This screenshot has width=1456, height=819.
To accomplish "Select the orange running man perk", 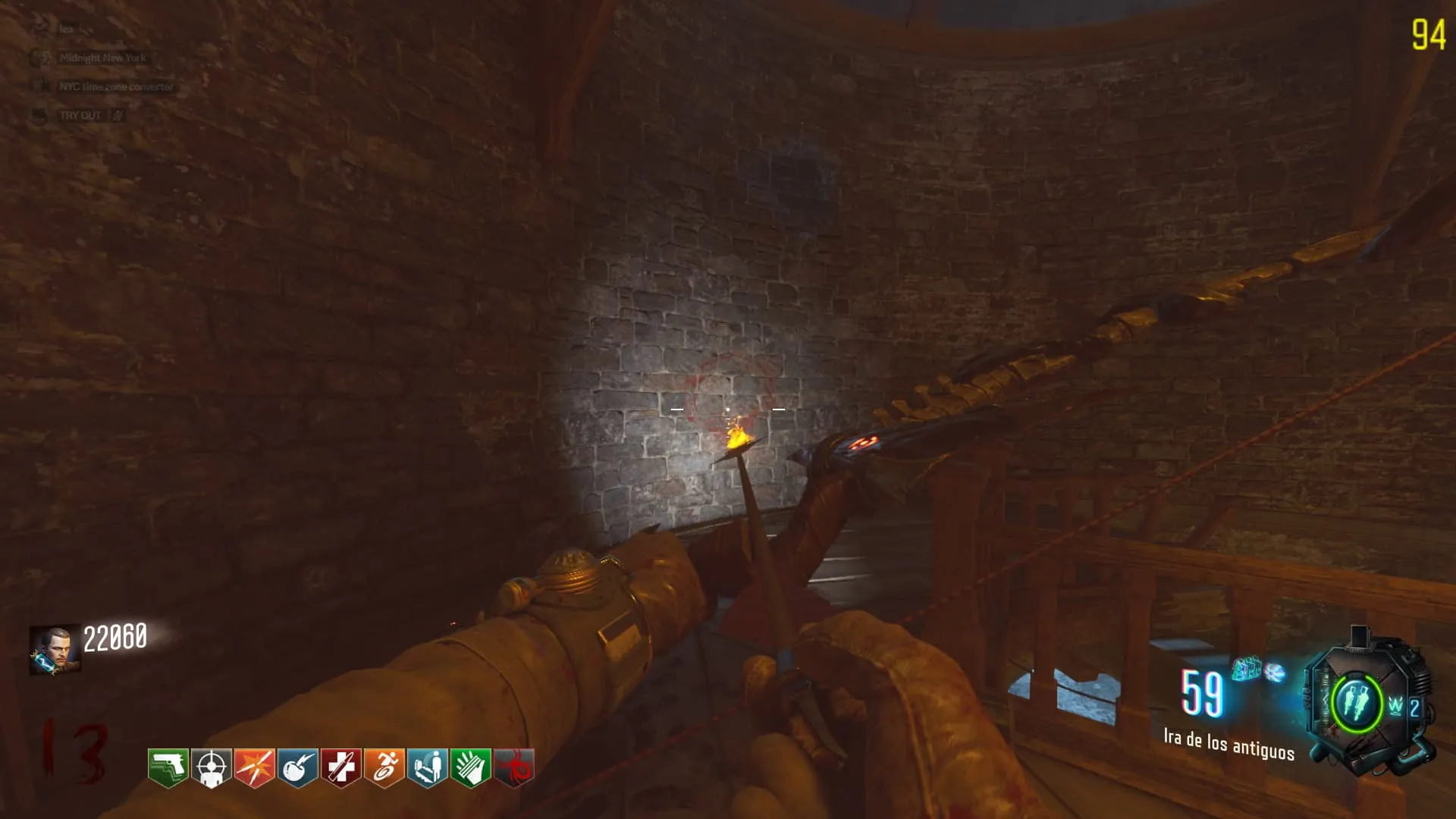I will coord(384,768).
